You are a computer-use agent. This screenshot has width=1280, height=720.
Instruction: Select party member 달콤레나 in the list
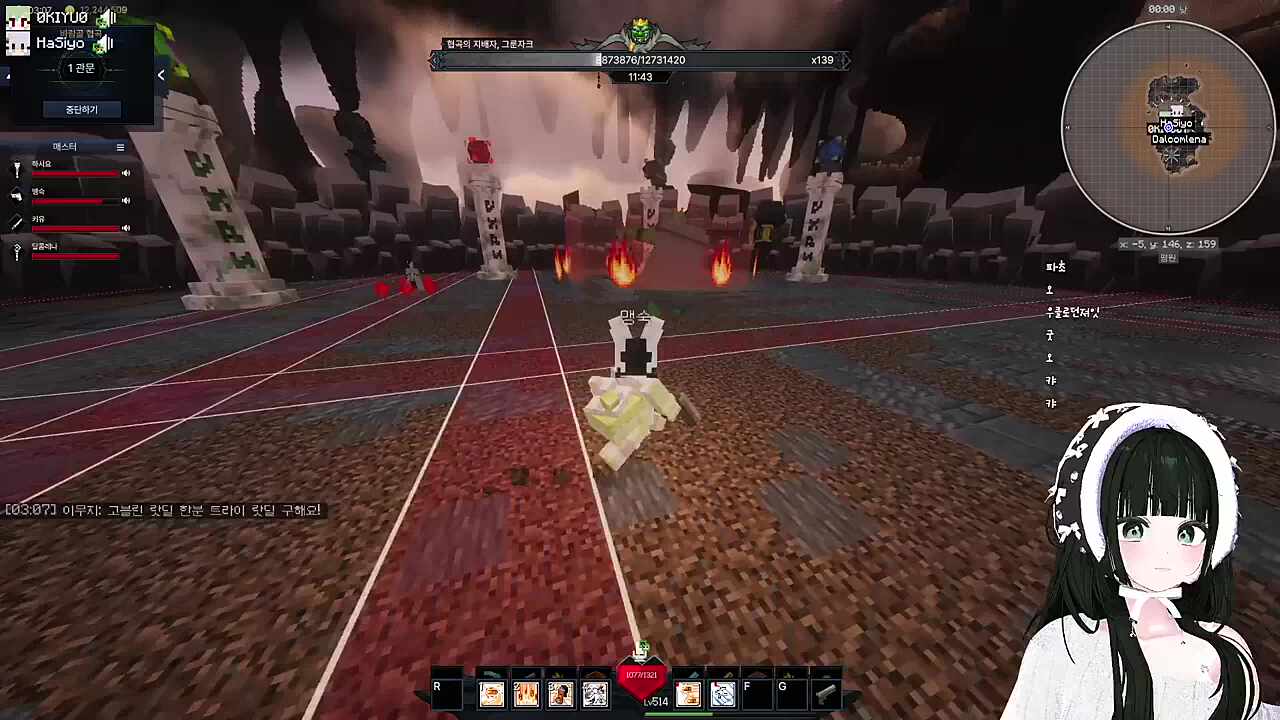click(x=45, y=246)
